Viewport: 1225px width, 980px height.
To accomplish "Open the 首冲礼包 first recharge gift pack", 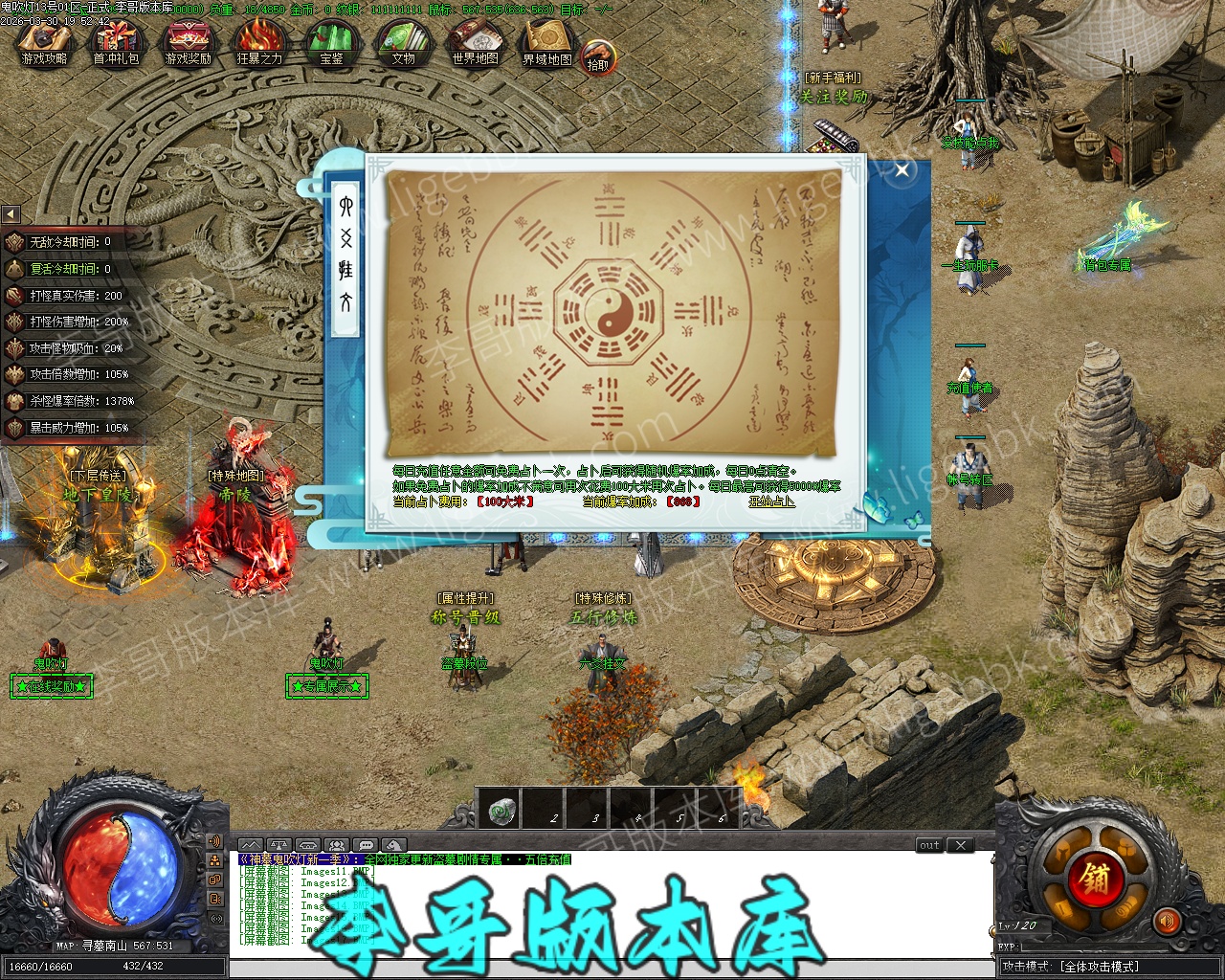I will [x=116, y=44].
